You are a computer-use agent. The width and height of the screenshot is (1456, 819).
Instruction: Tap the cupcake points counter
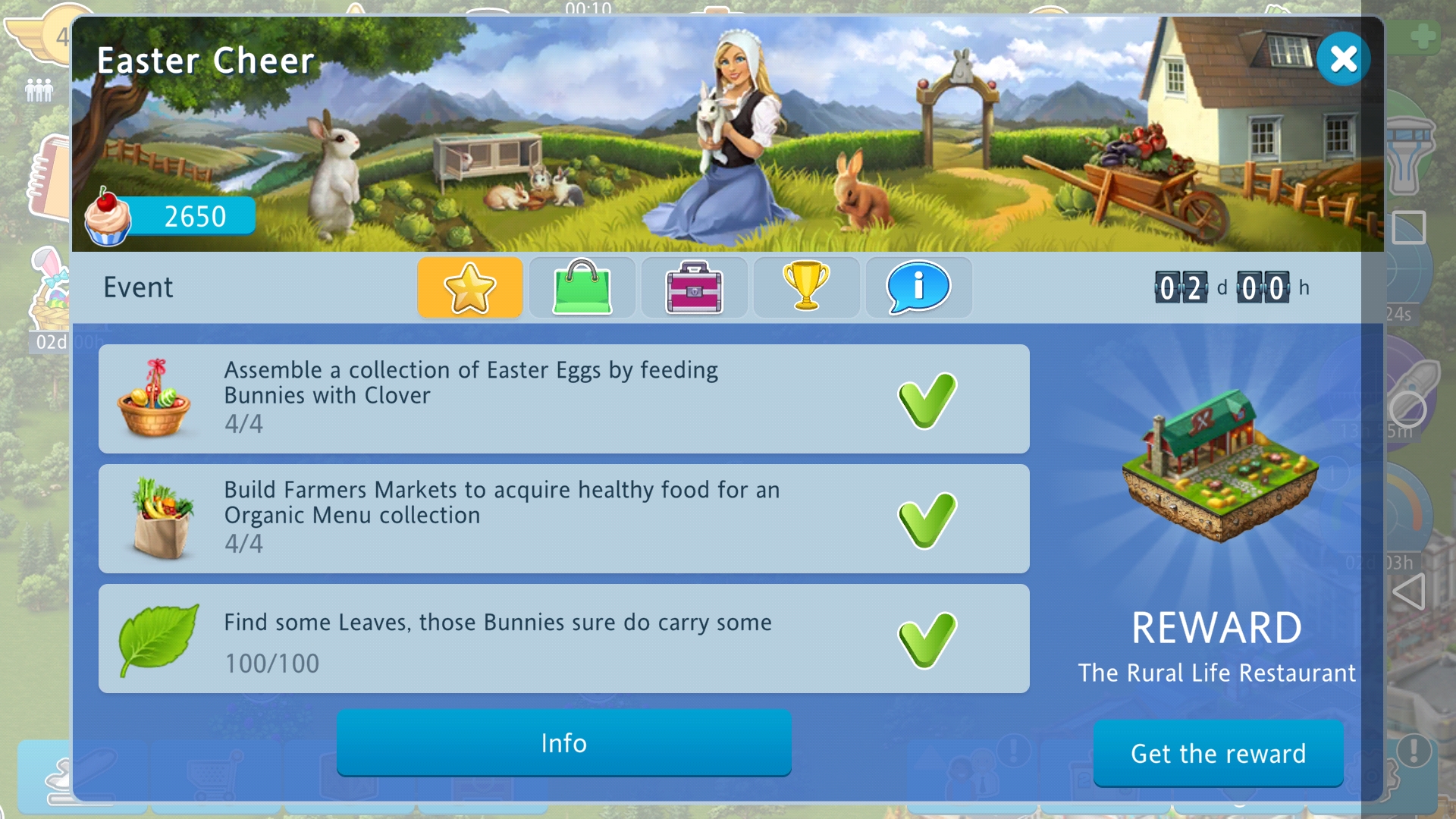(171, 217)
